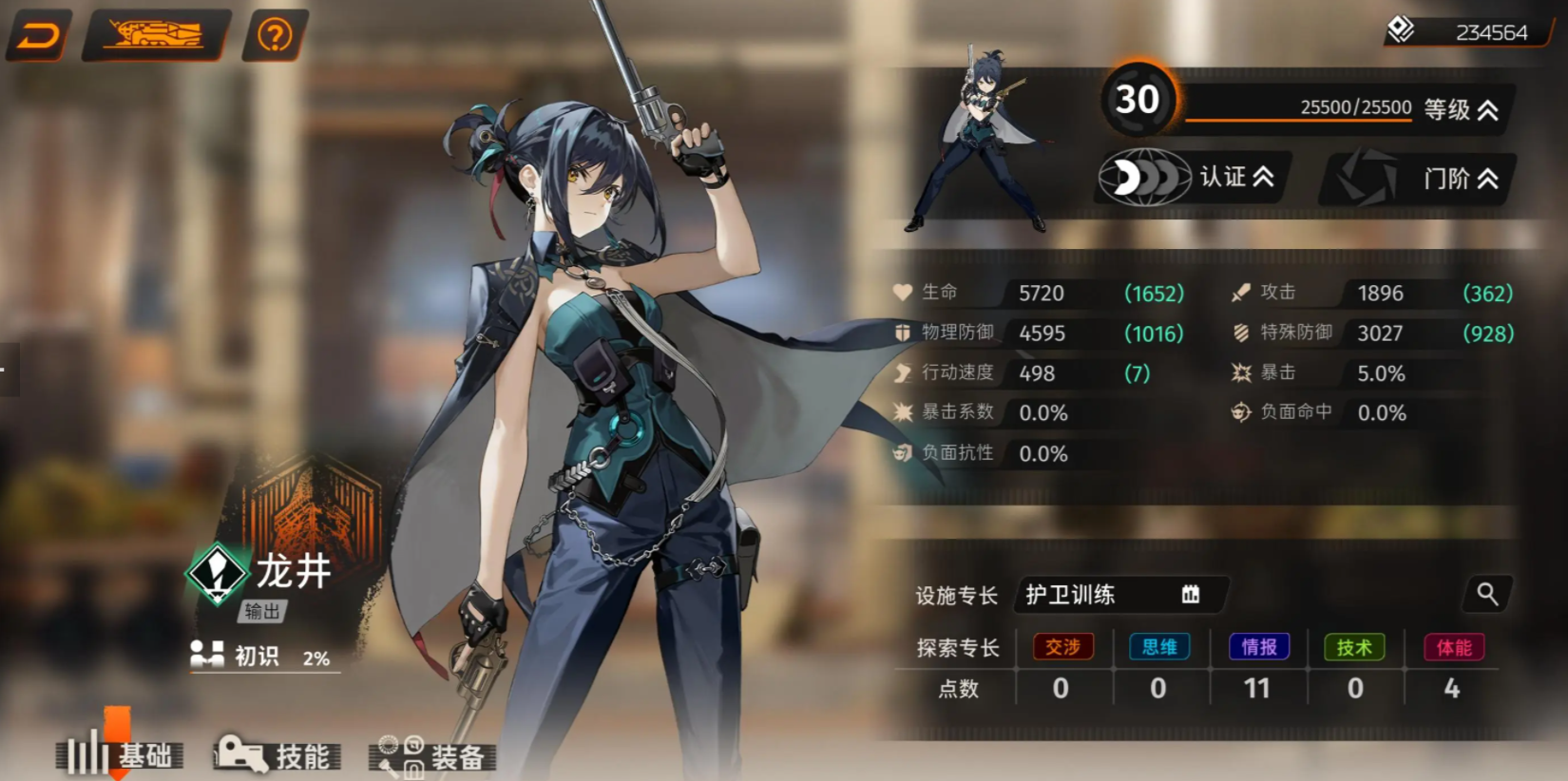1568x781 pixels.
Task: Switch to the 技能 skills tab
Action: click(x=277, y=755)
